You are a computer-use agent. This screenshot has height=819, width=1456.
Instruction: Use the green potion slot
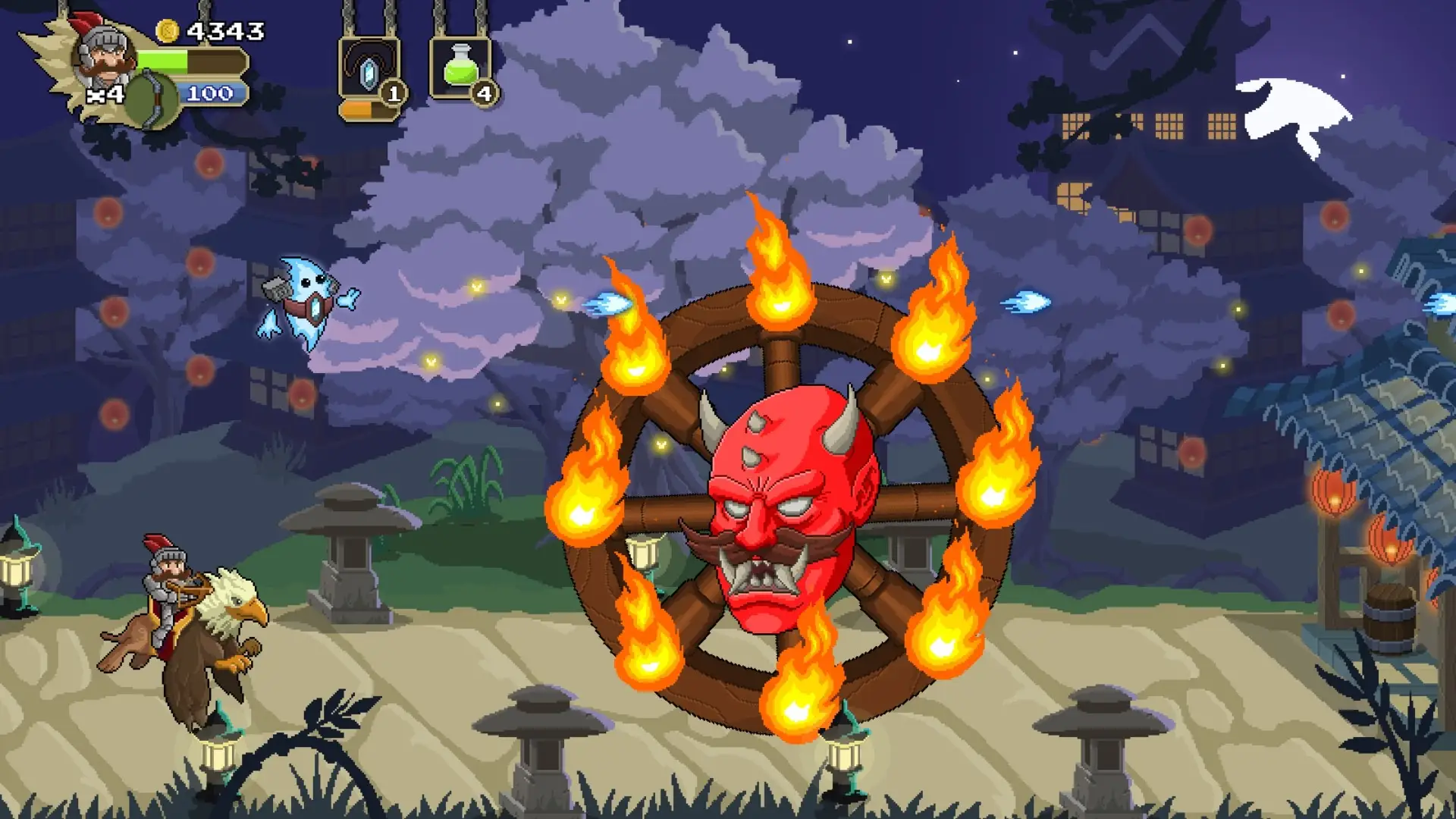[460, 68]
